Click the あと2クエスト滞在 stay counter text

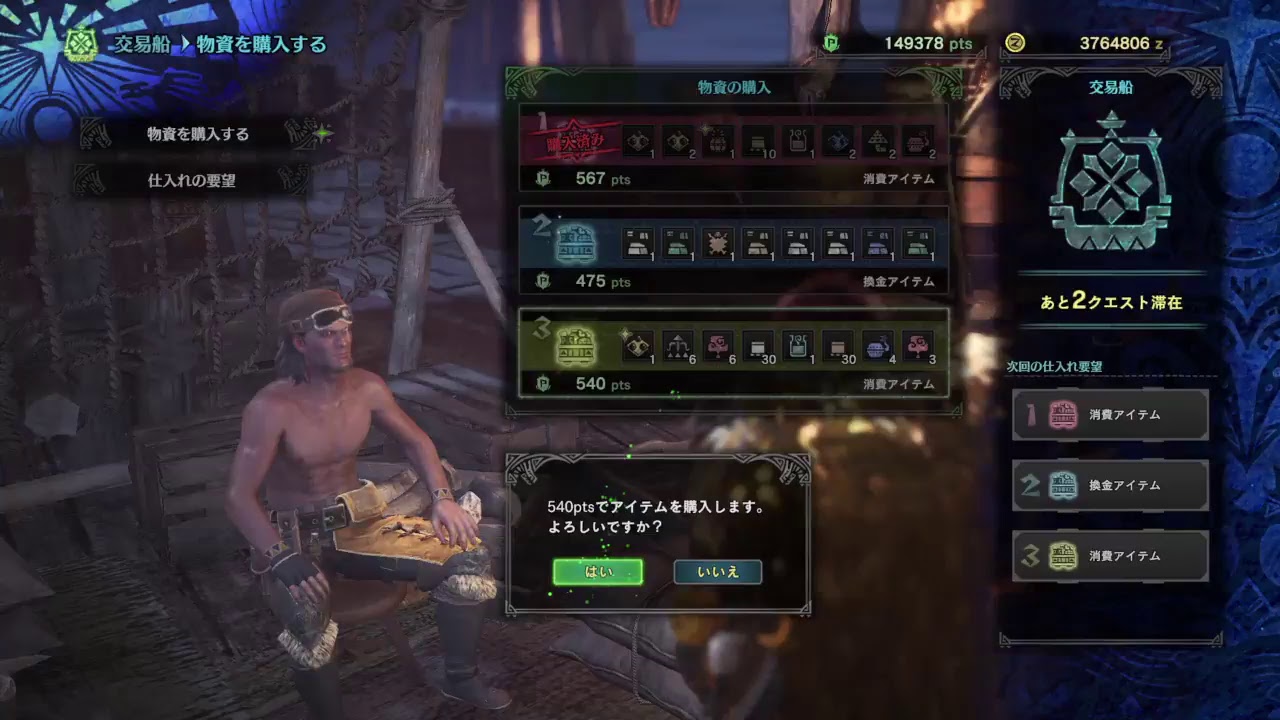click(1110, 303)
